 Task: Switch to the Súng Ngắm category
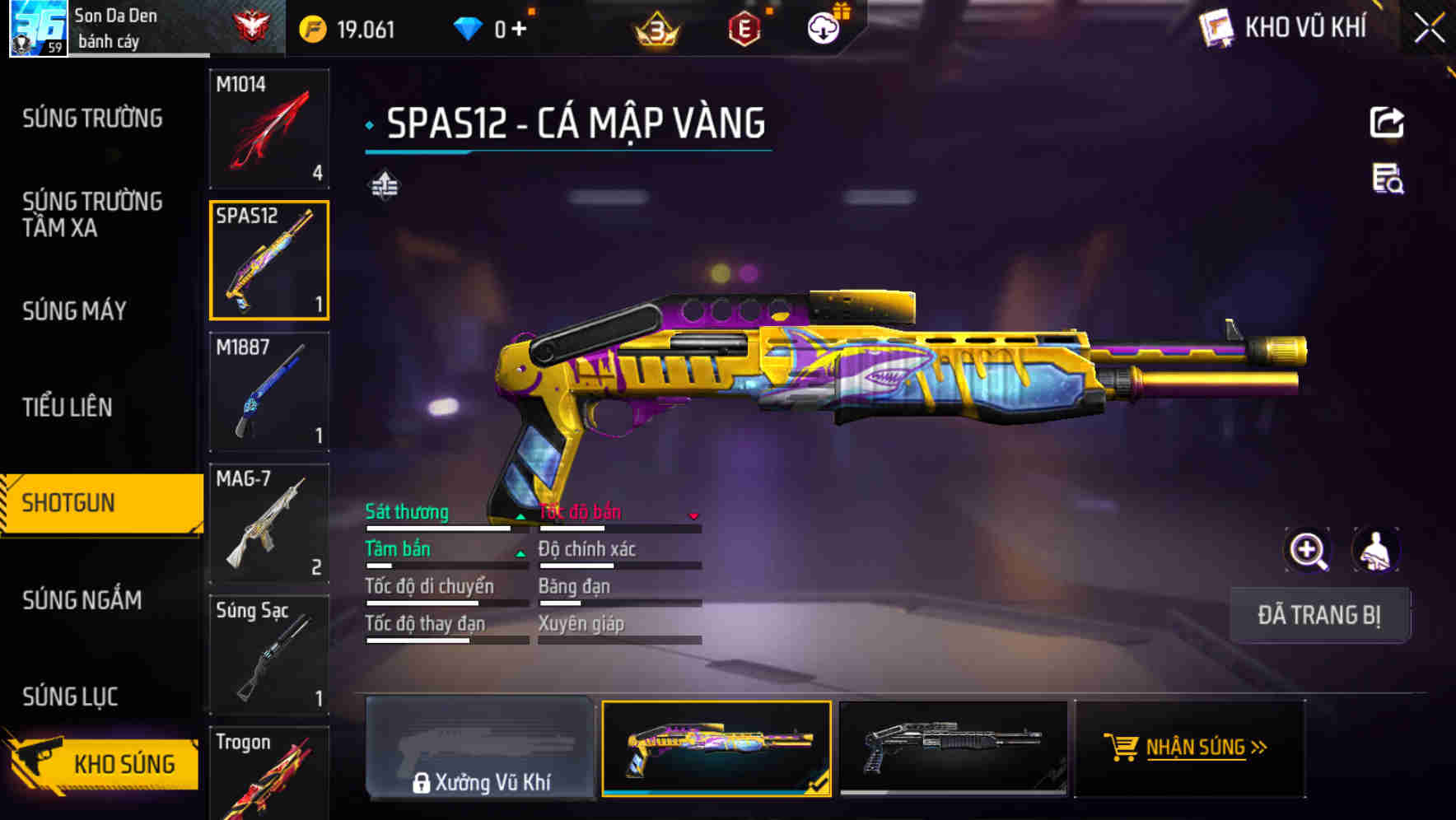(x=82, y=599)
